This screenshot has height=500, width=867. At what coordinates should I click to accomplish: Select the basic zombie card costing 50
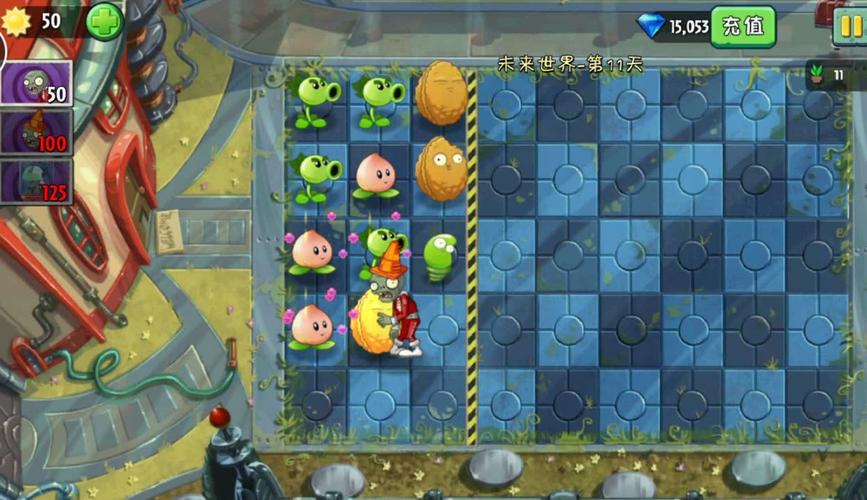(x=36, y=83)
